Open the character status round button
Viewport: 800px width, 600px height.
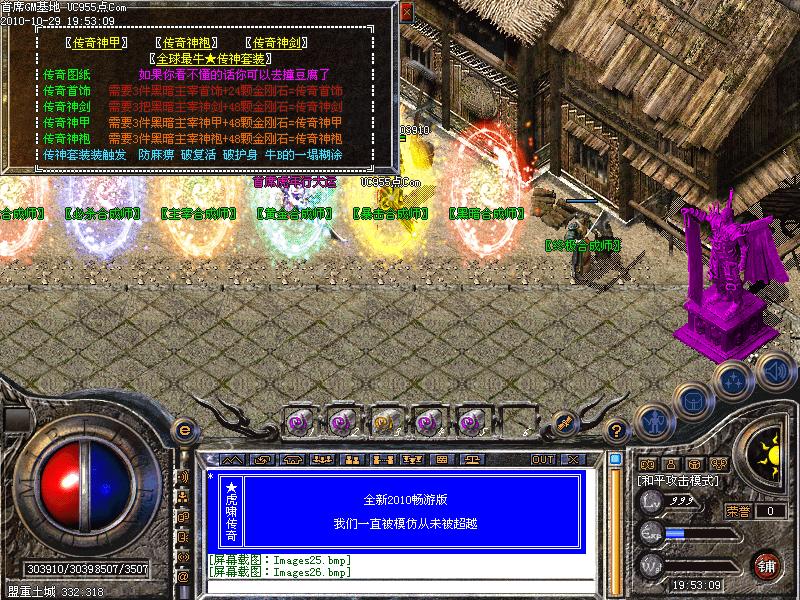tap(652, 422)
